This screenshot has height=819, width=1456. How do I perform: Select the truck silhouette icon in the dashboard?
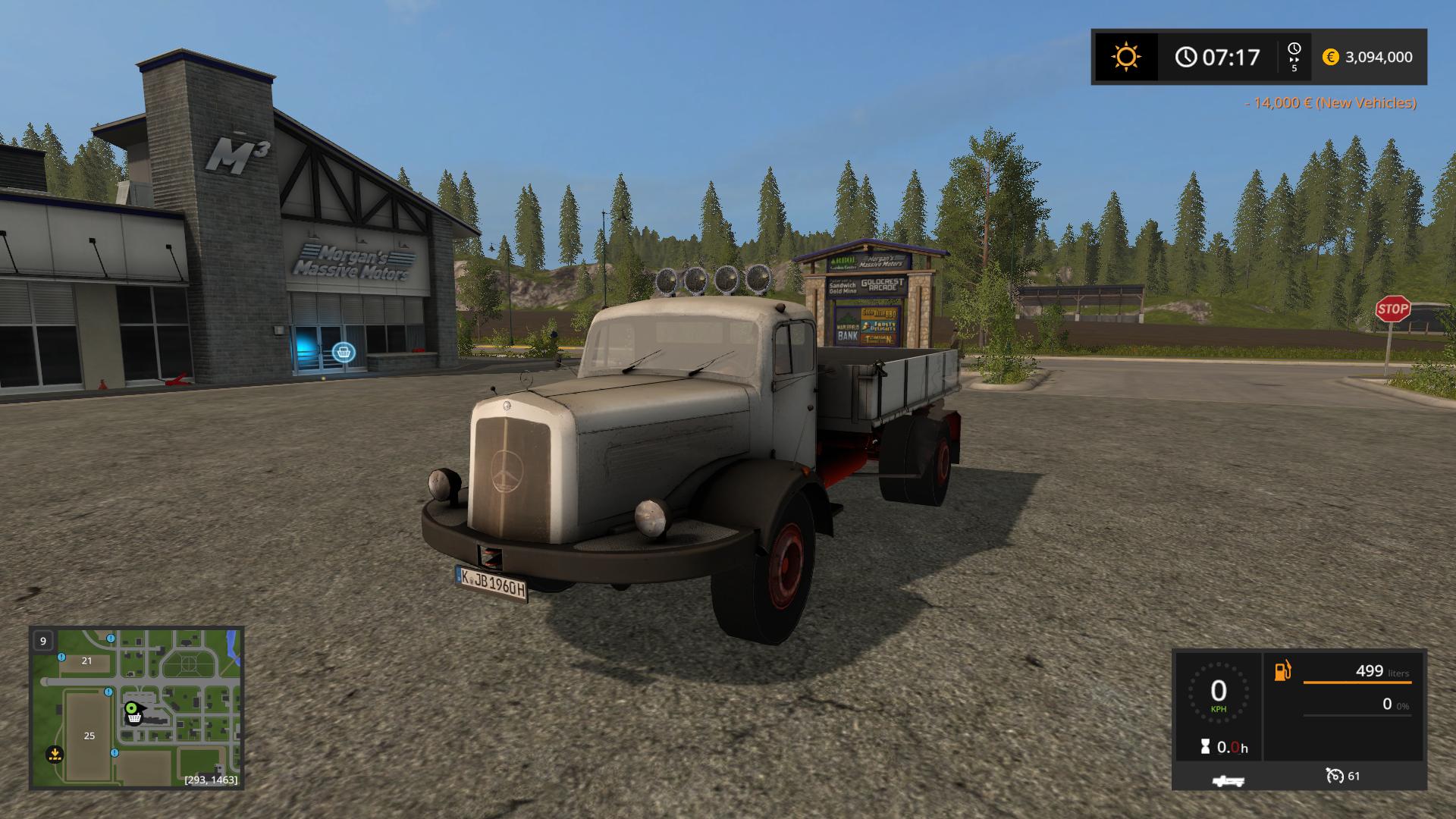pyautogui.click(x=1228, y=780)
